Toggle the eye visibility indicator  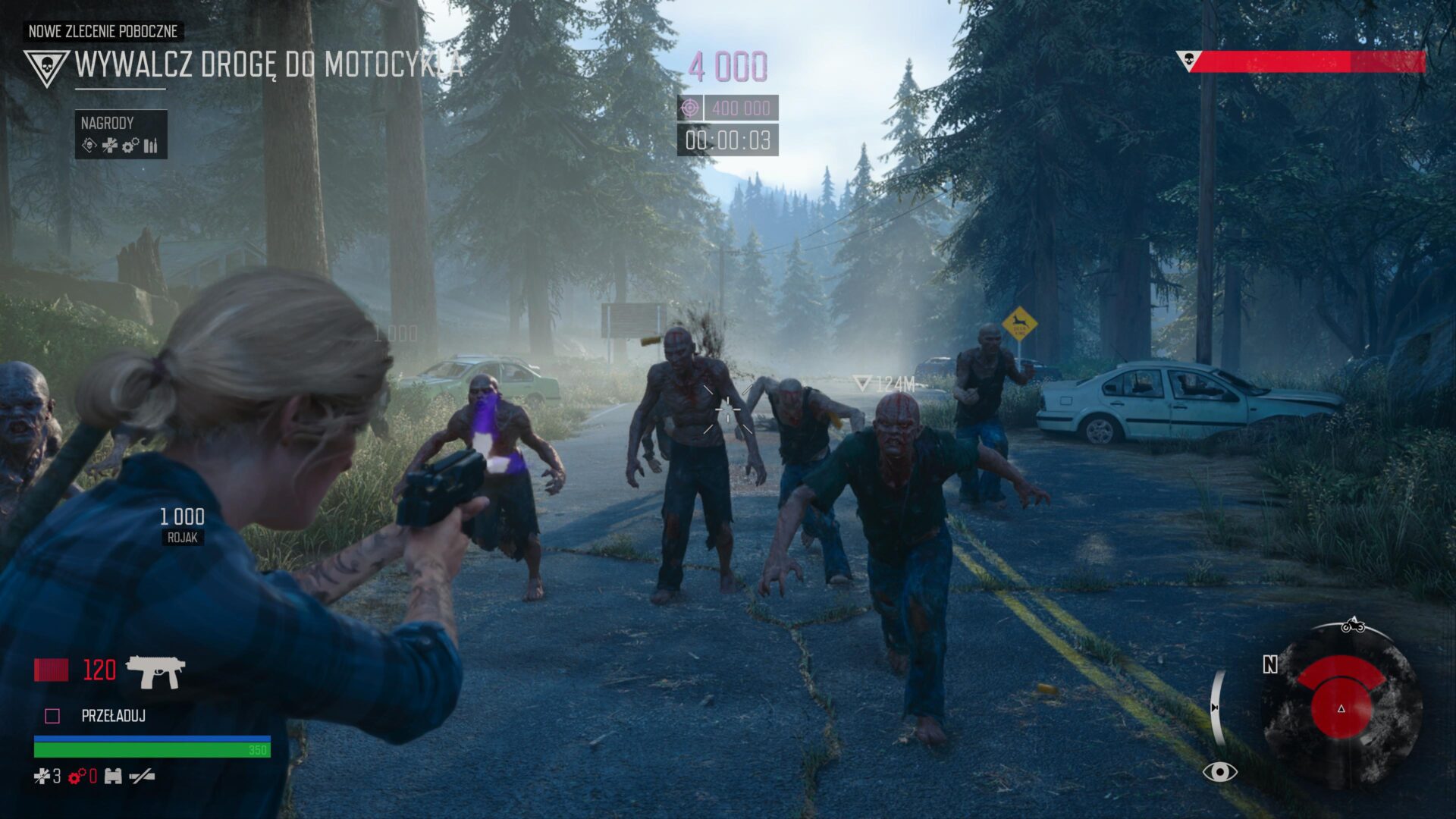click(x=1219, y=772)
